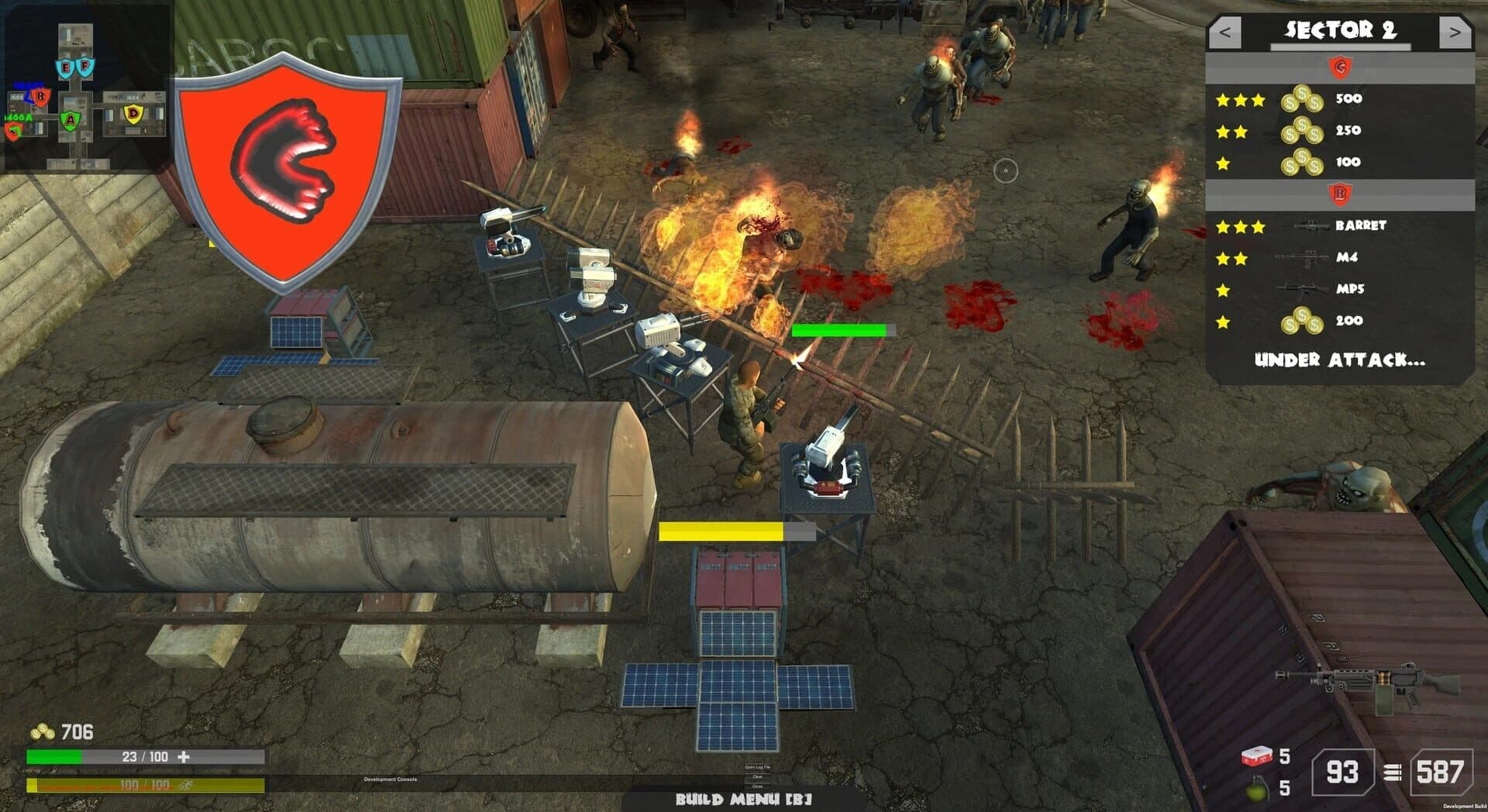Click the sprint icon next to the stamina bar
Screen dimensions: 1488x812
pos(184,786)
